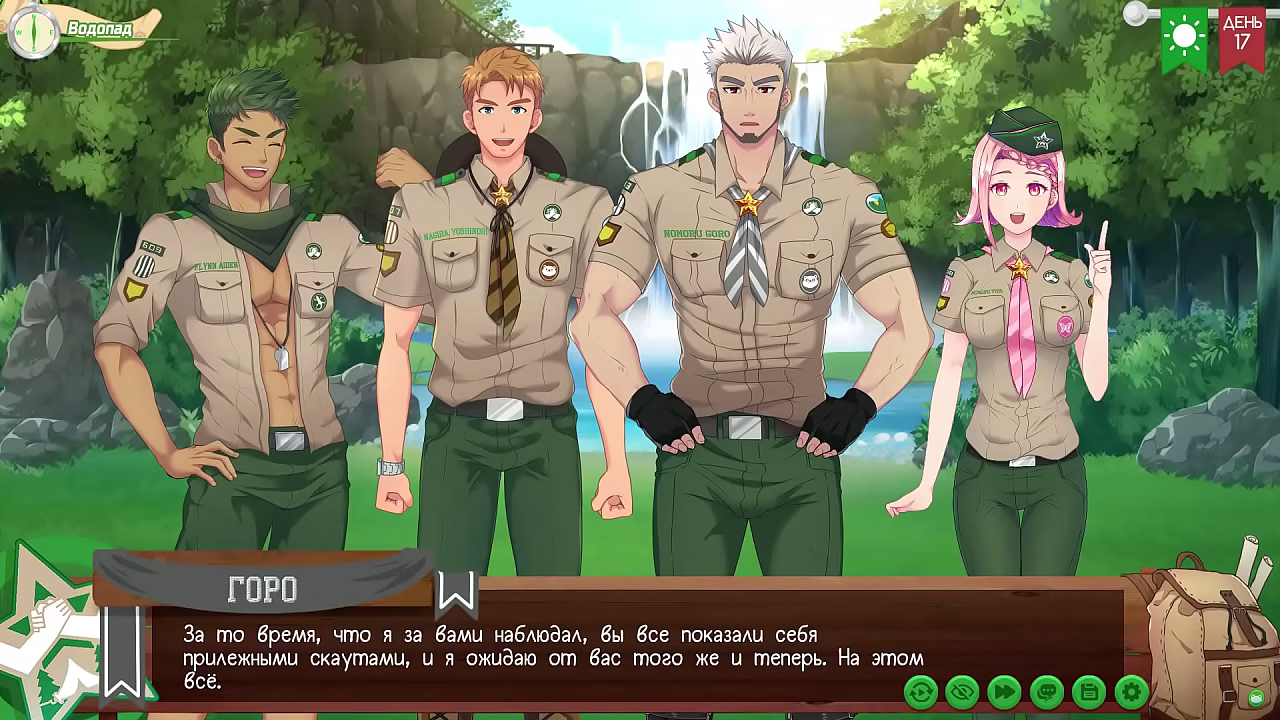
Task: Click the compass icon beside Водопад
Action: click(31, 29)
